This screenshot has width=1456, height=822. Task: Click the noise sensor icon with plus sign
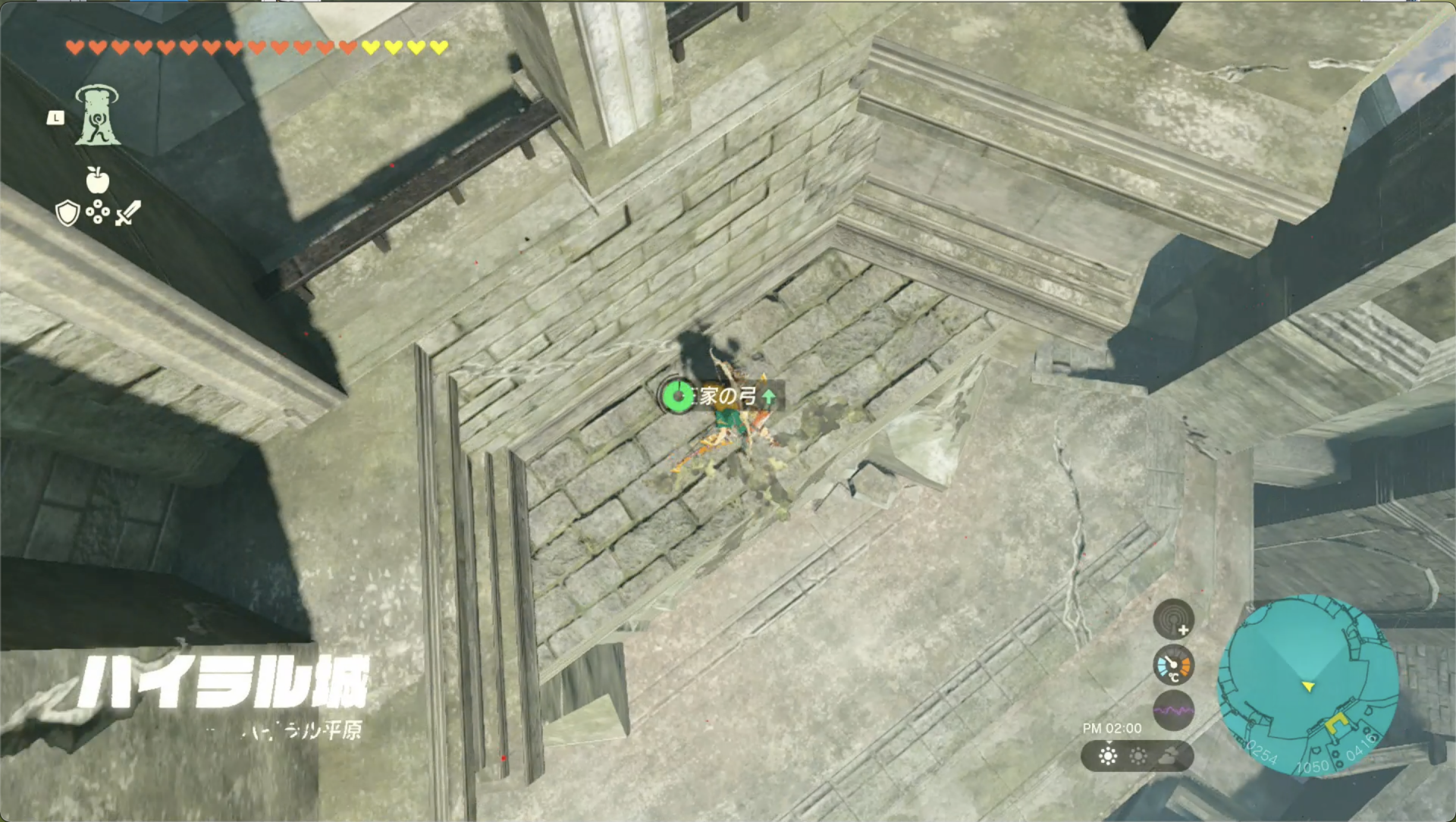coord(1175,619)
